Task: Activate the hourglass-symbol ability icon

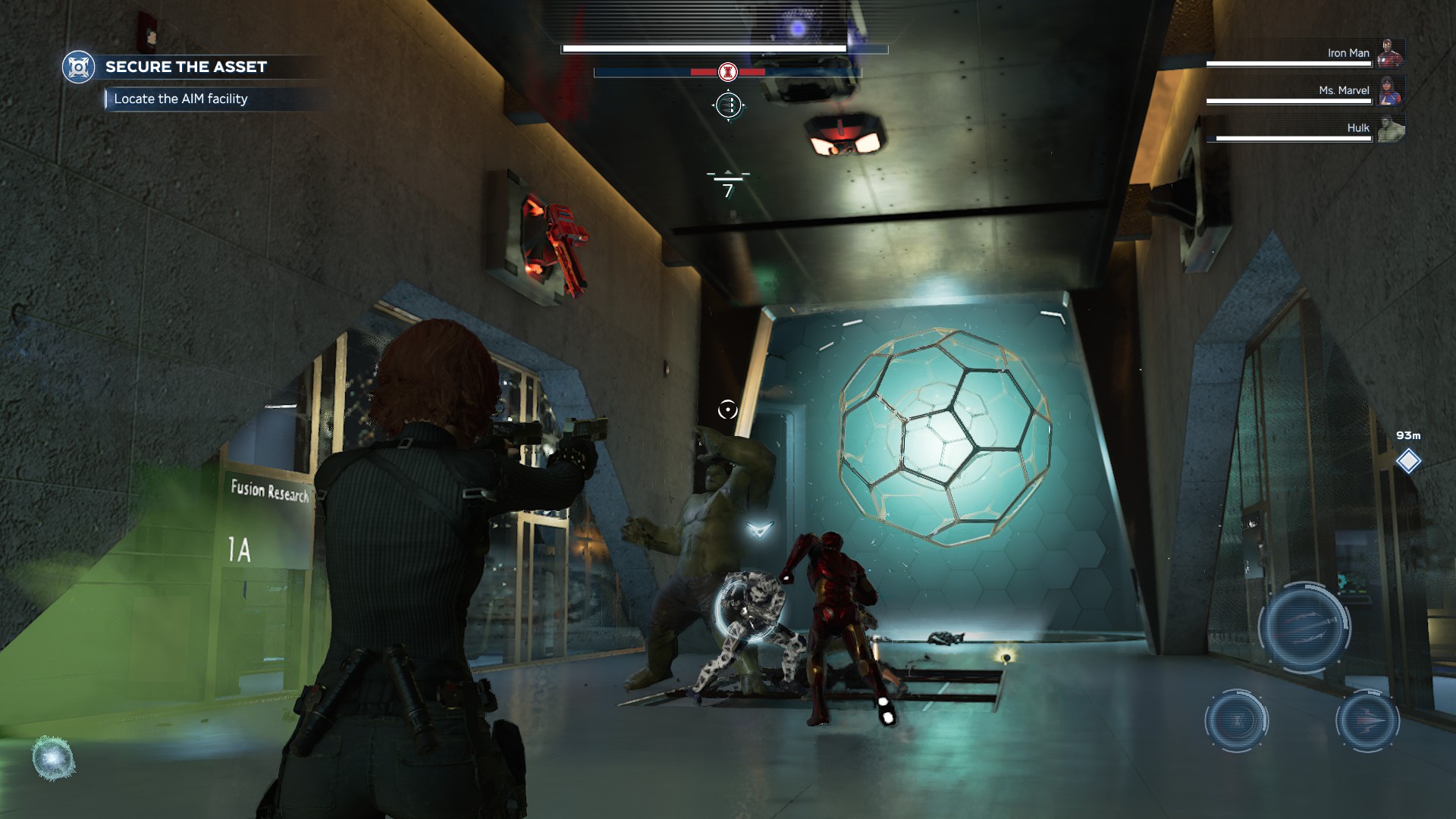Action: pyautogui.click(x=1237, y=720)
